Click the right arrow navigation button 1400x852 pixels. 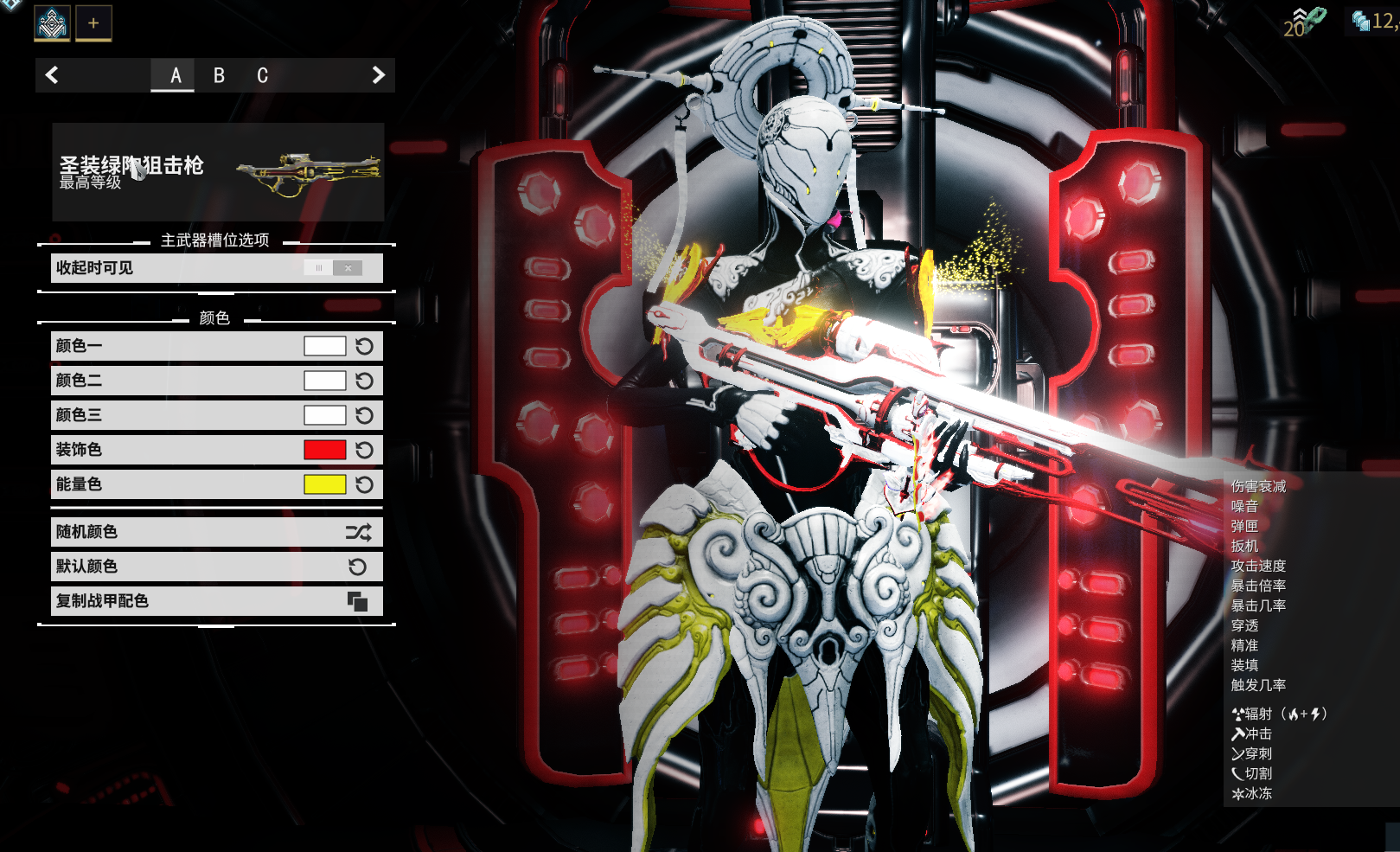tap(378, 75)
